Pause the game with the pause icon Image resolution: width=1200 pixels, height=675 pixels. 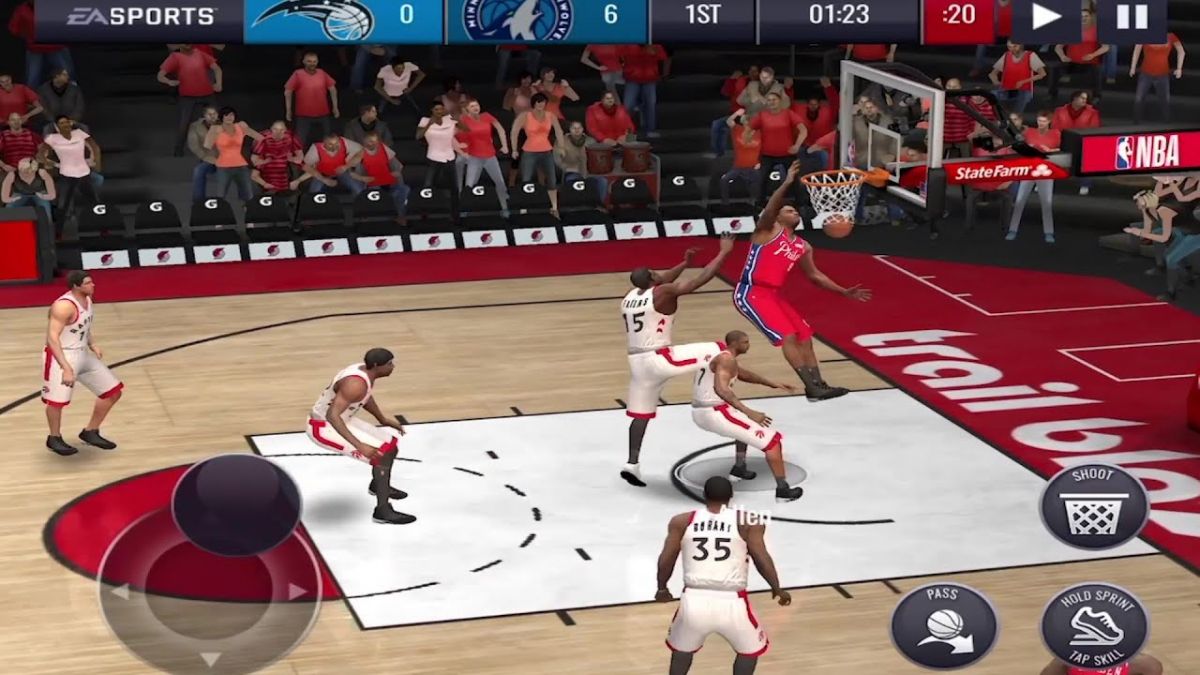1131,17
